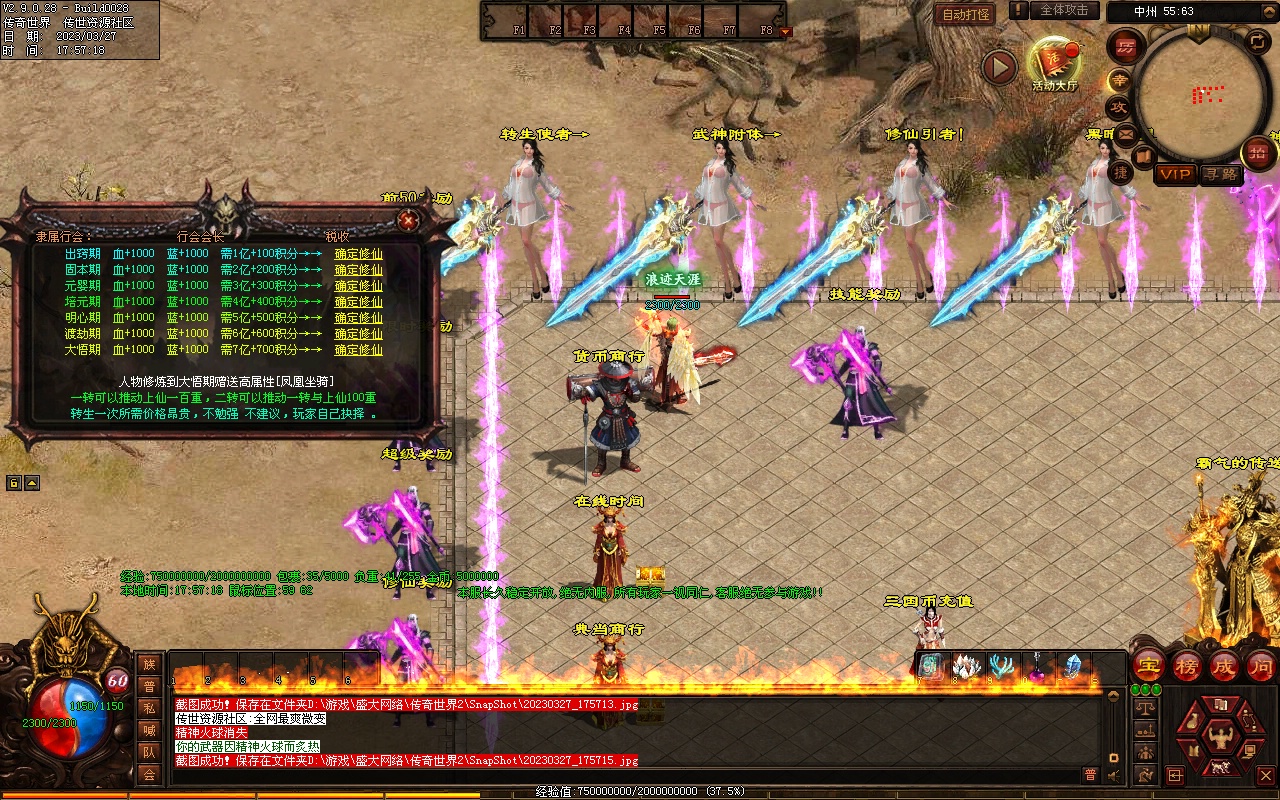Open the 成 achievements button
The height and width of the screenshot is (800, 1280).
[1224, 665]
